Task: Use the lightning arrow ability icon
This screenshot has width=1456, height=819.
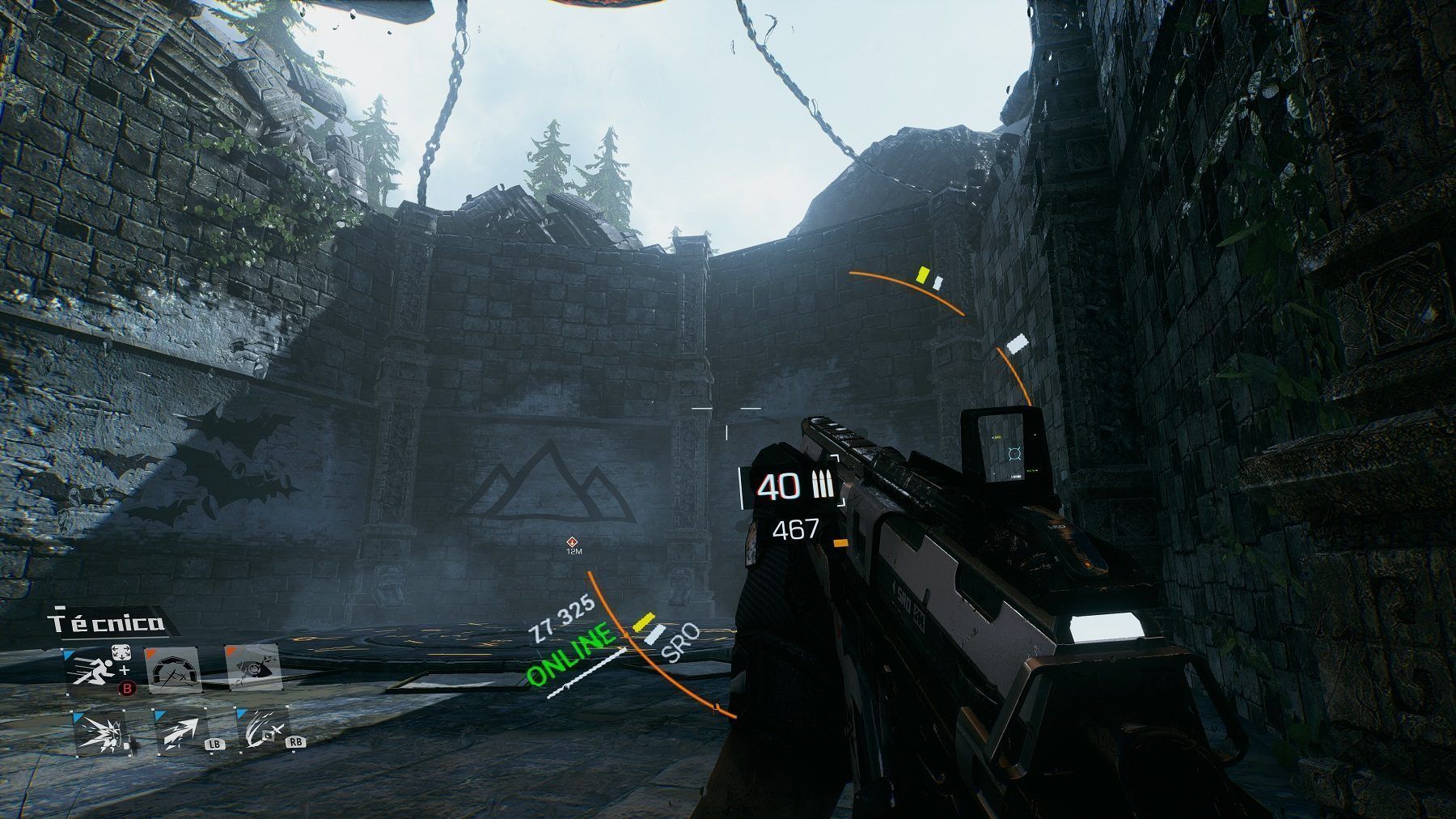Action: (x=180, y=732)
